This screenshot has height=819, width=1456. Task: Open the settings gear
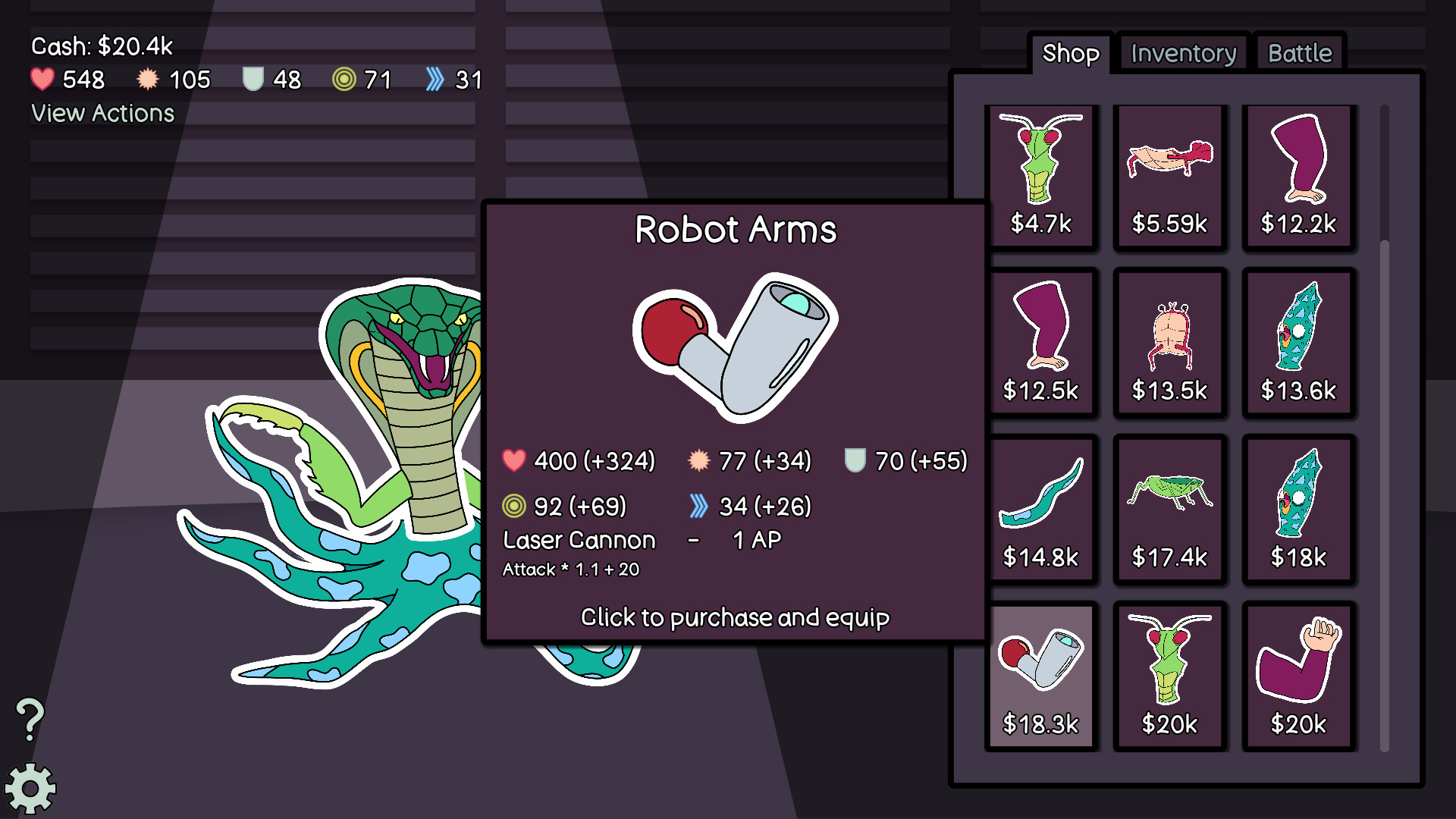[30, 789]
